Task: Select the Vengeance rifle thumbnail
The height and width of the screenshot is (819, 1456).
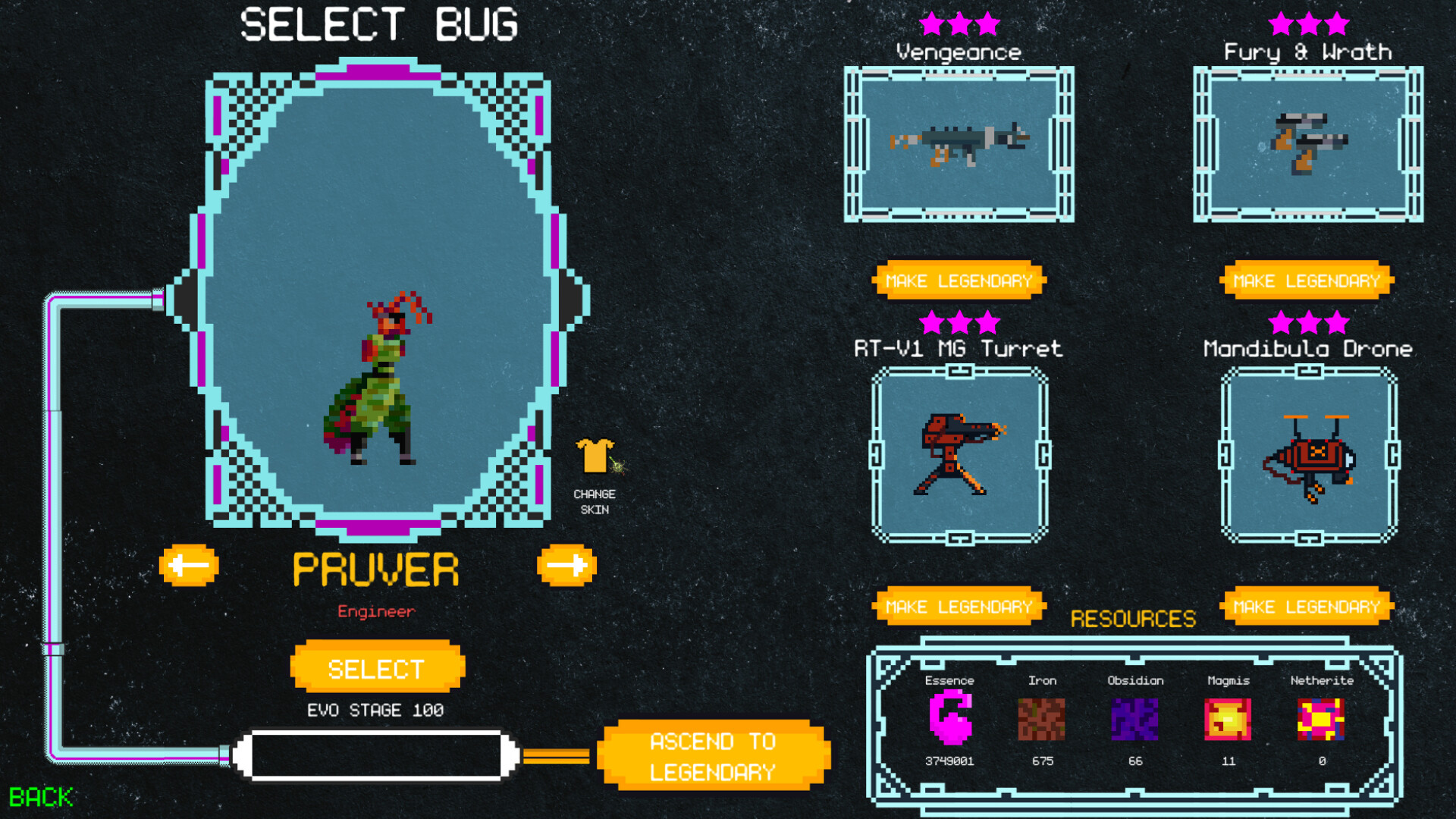Action: (959, 144)
